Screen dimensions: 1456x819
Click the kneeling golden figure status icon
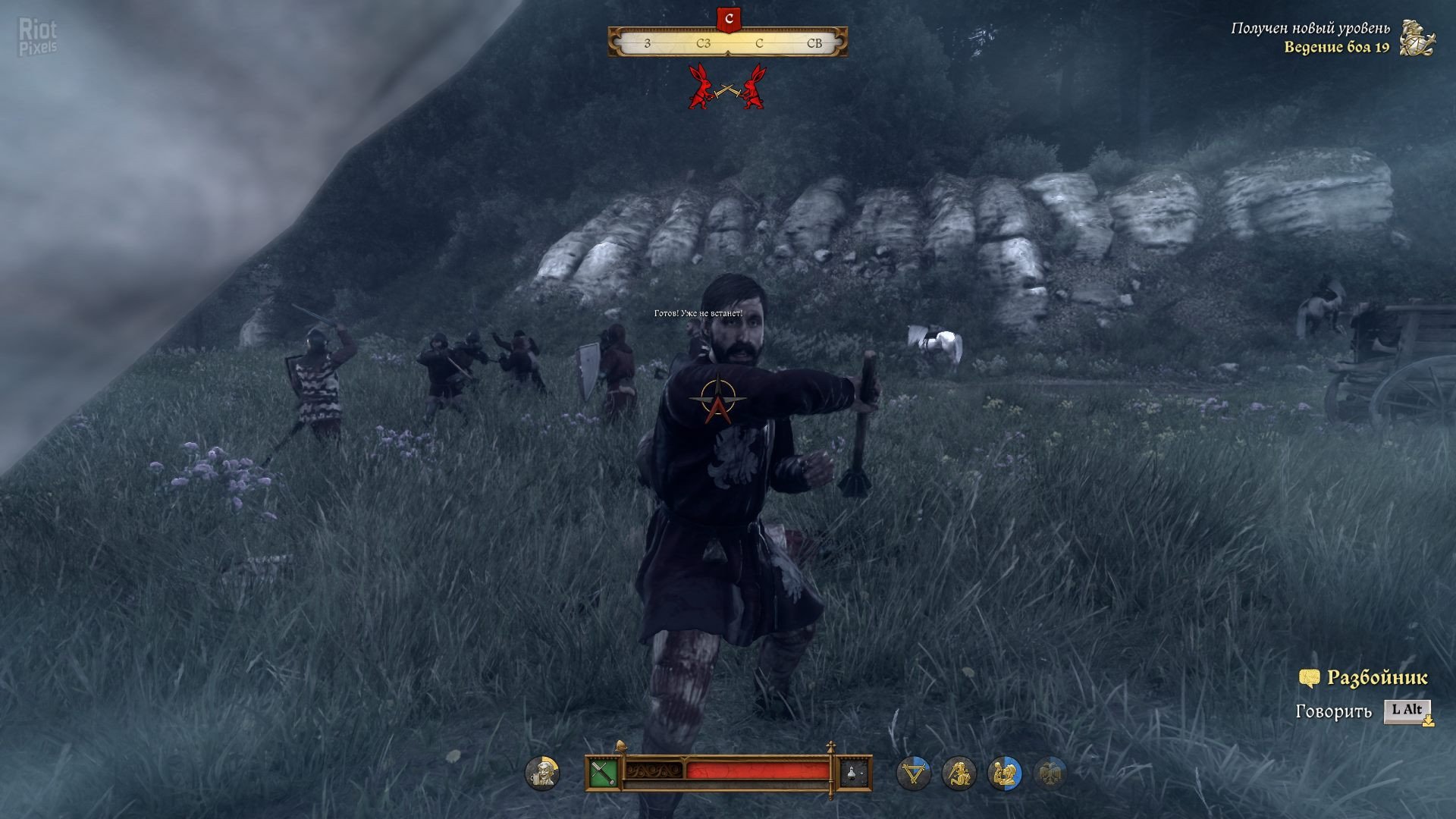coord(959,773)
